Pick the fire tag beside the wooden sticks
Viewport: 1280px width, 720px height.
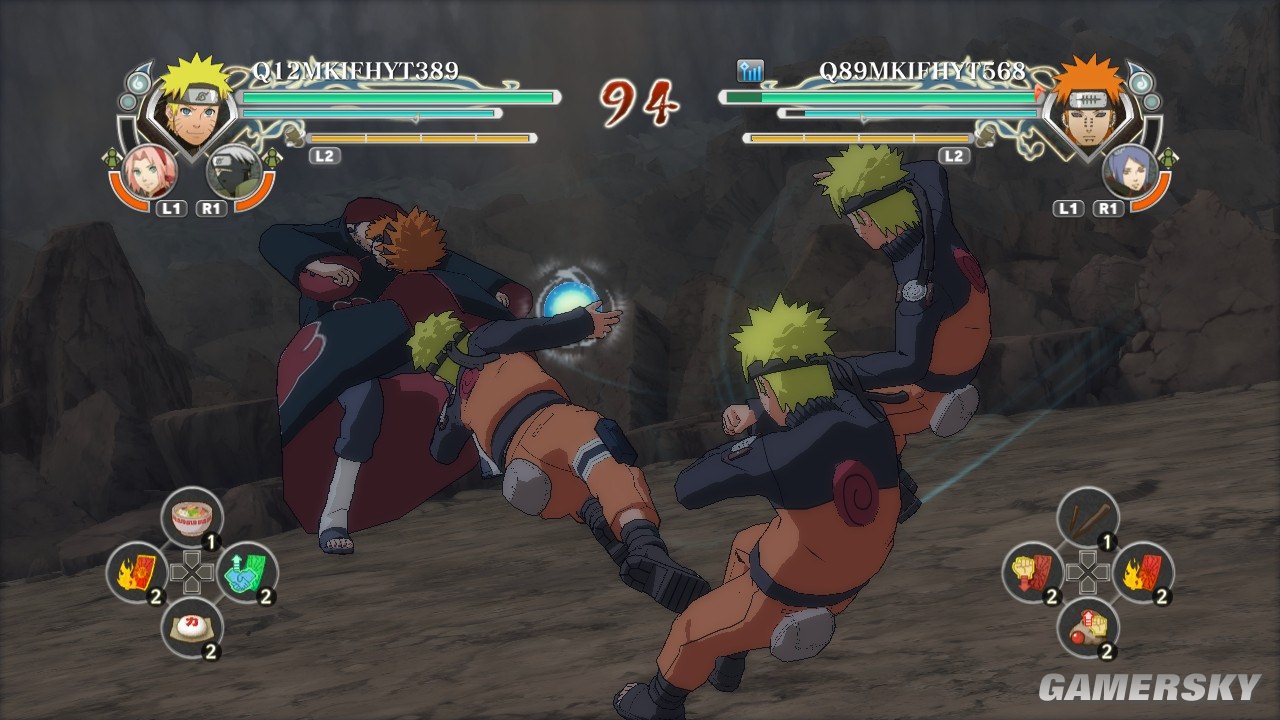point(1143,572)
